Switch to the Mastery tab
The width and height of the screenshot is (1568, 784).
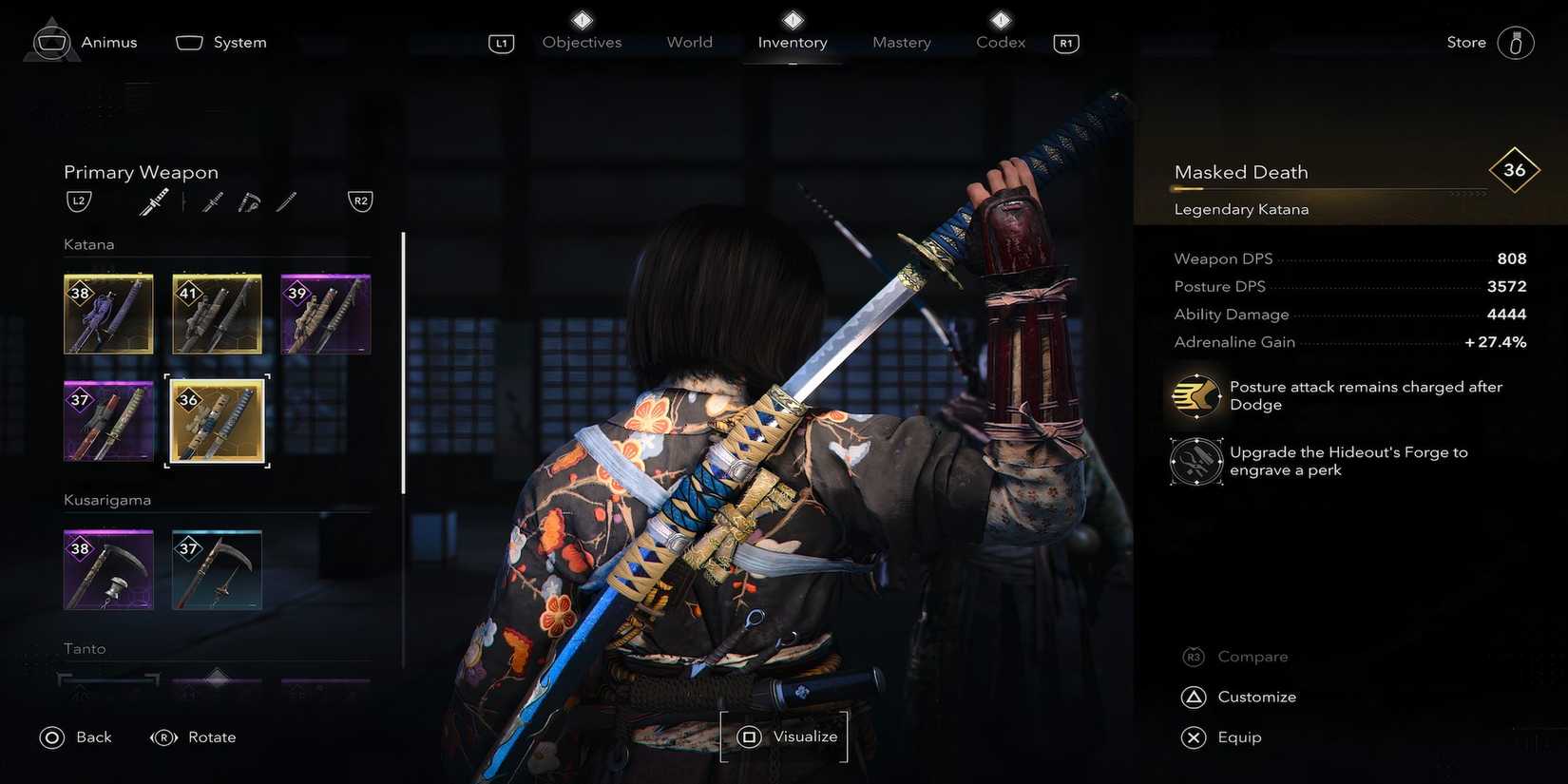coord(900,42)
